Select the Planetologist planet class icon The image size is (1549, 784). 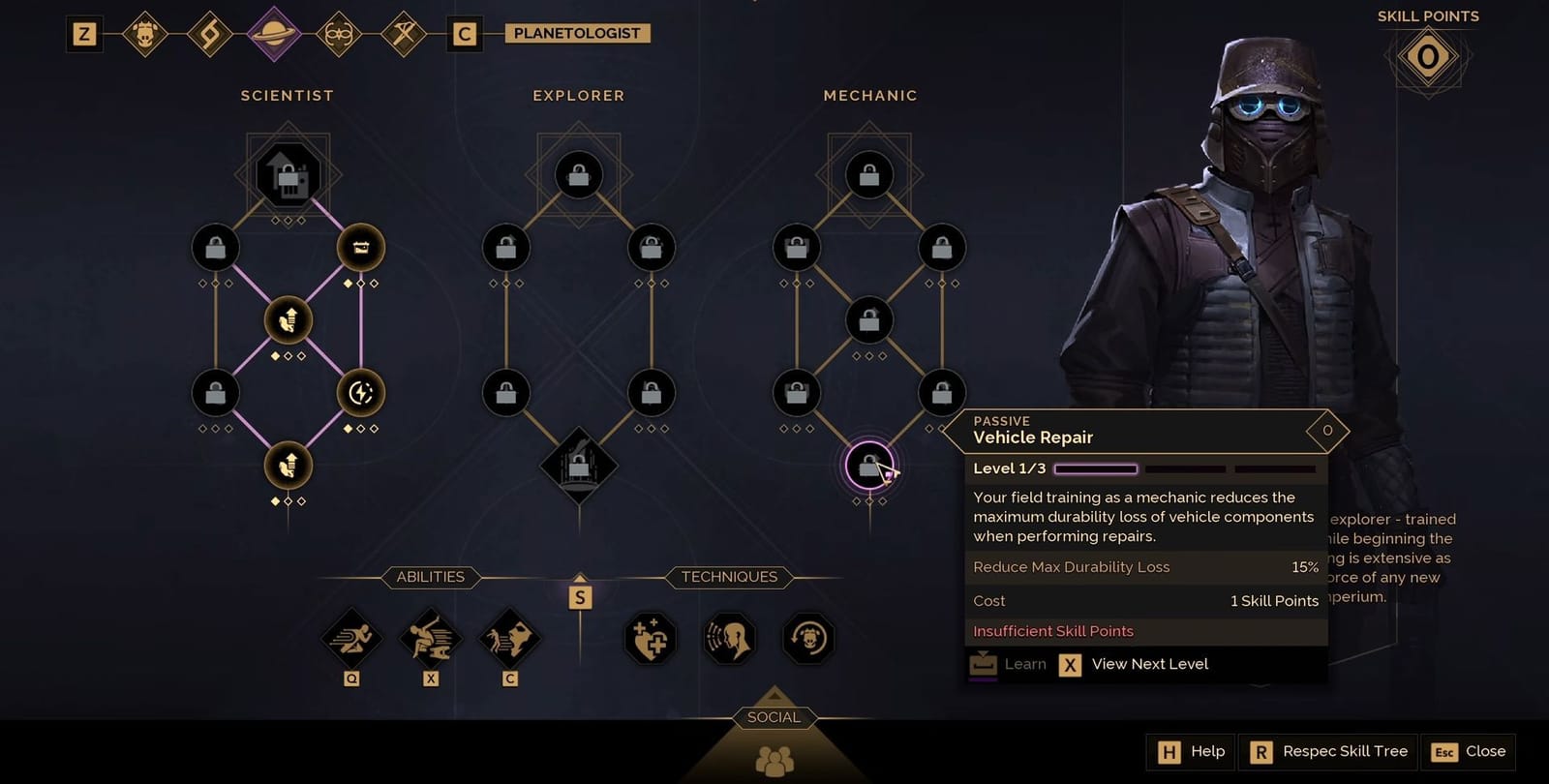tap(274, 32)
